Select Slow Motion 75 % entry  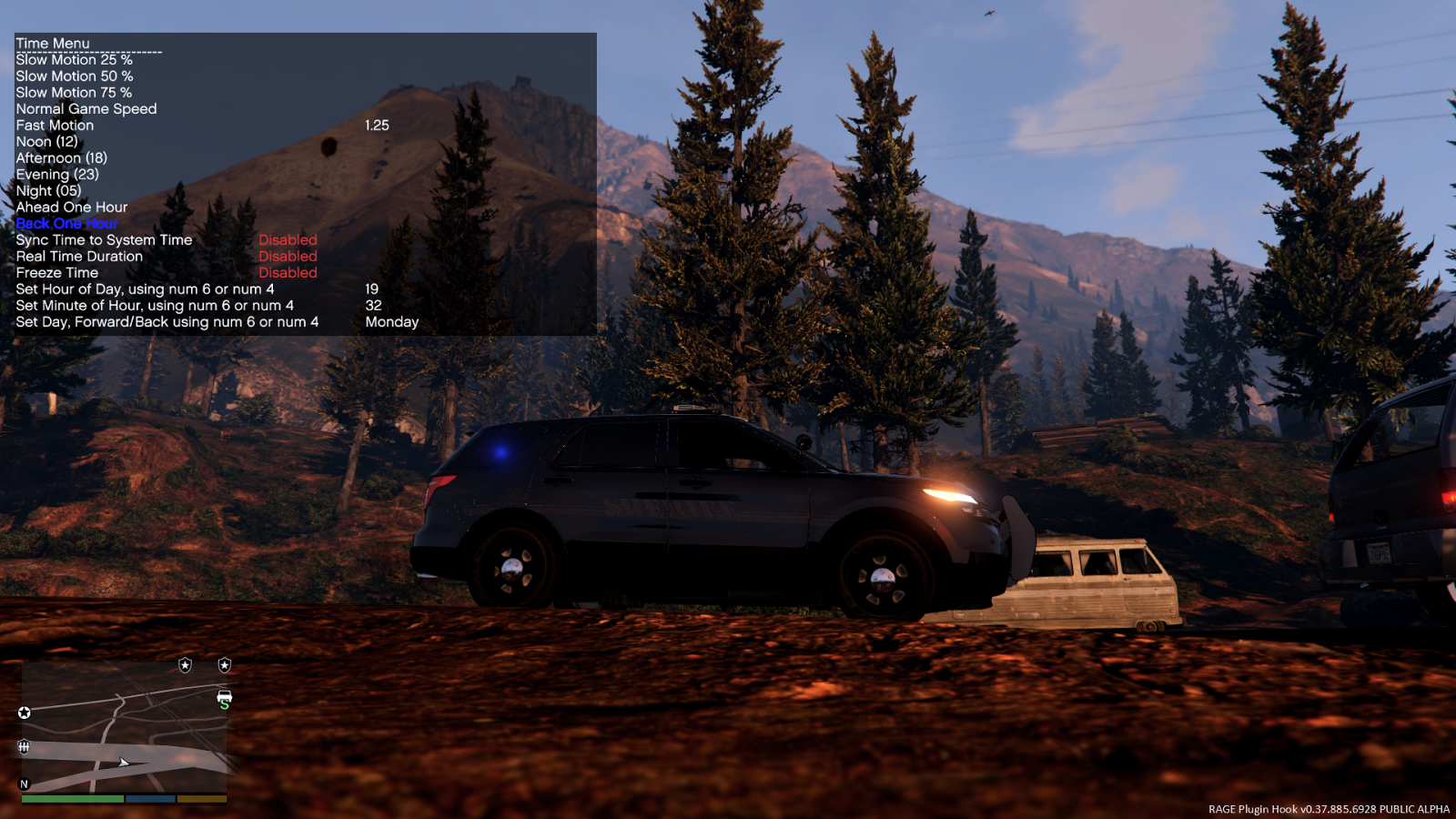click(74, 93)
